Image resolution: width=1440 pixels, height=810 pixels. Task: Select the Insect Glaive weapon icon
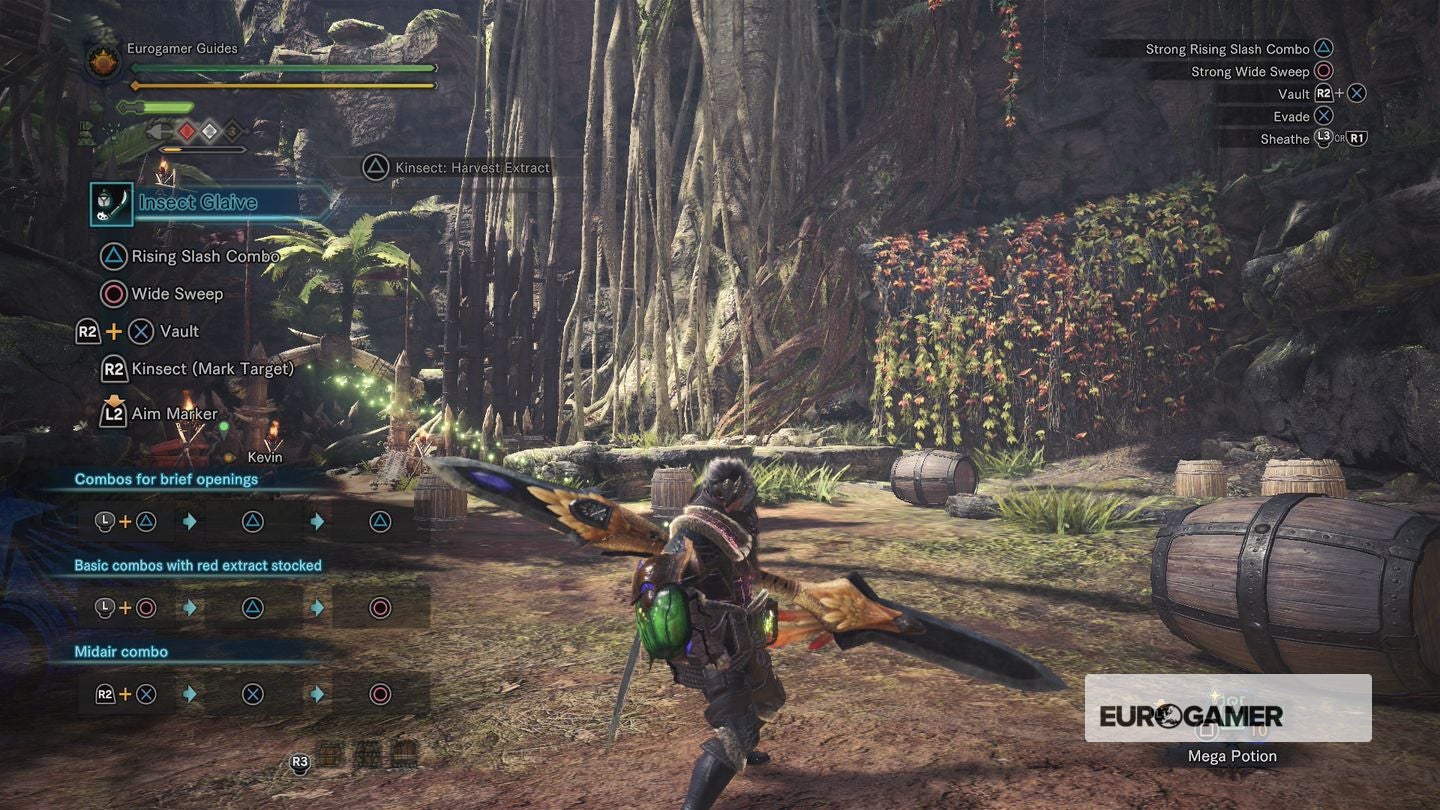point(112,202)
